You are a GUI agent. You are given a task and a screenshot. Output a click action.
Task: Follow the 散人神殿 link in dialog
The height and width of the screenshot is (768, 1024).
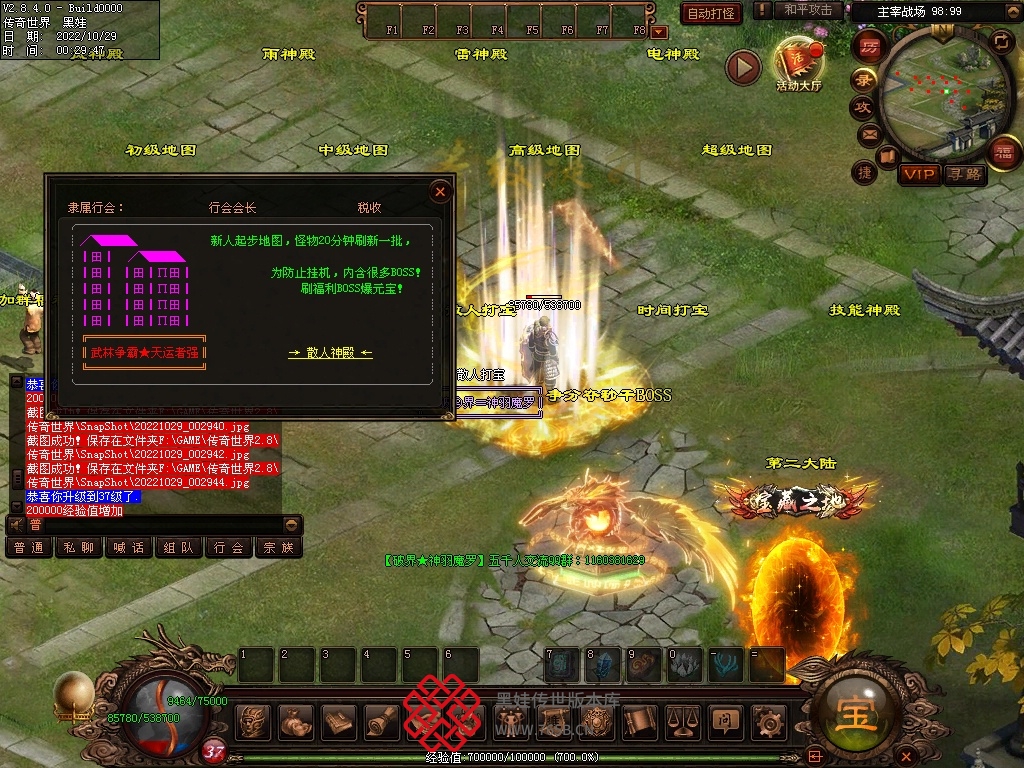click(x=330, y=353)
